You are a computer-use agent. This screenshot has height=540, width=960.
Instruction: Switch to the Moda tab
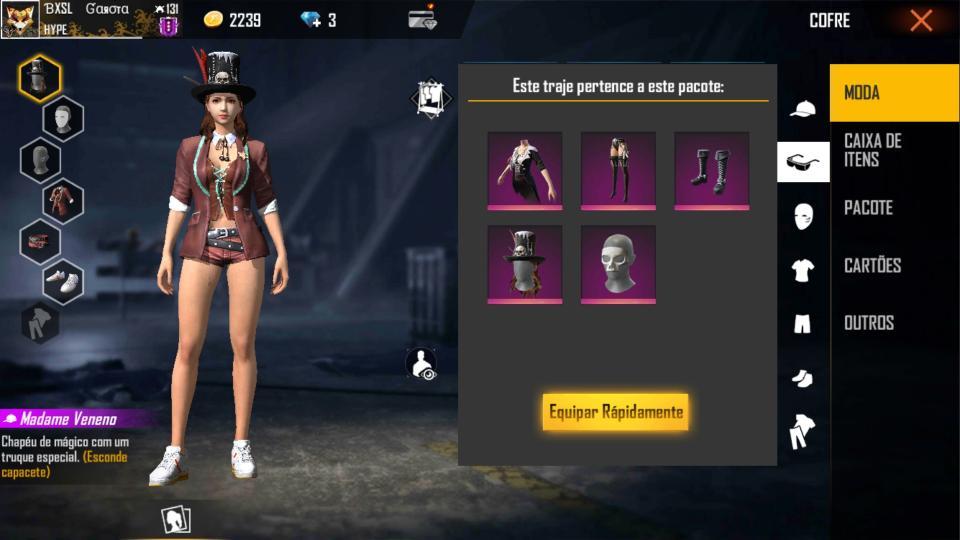[893, 93]
